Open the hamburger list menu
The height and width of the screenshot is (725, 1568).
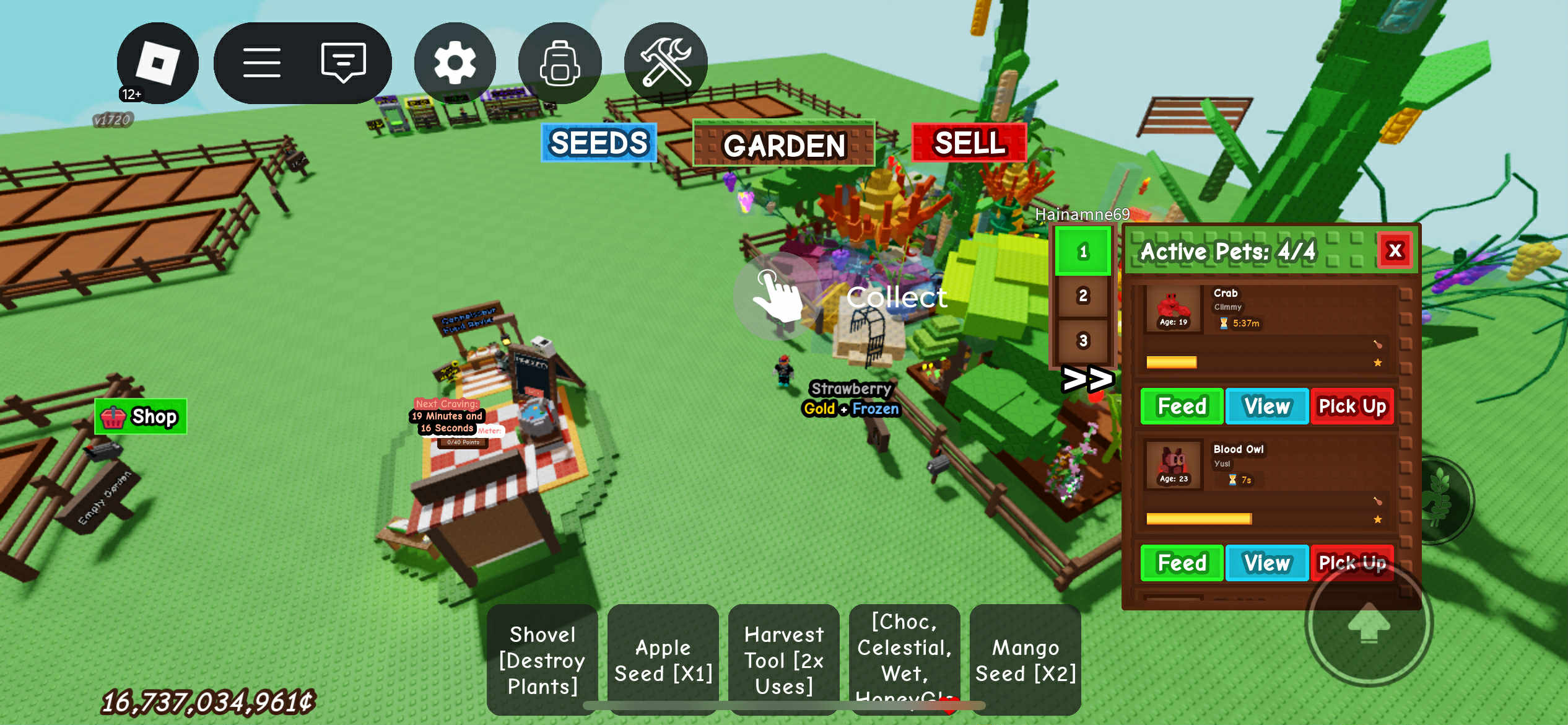(261, 63)
